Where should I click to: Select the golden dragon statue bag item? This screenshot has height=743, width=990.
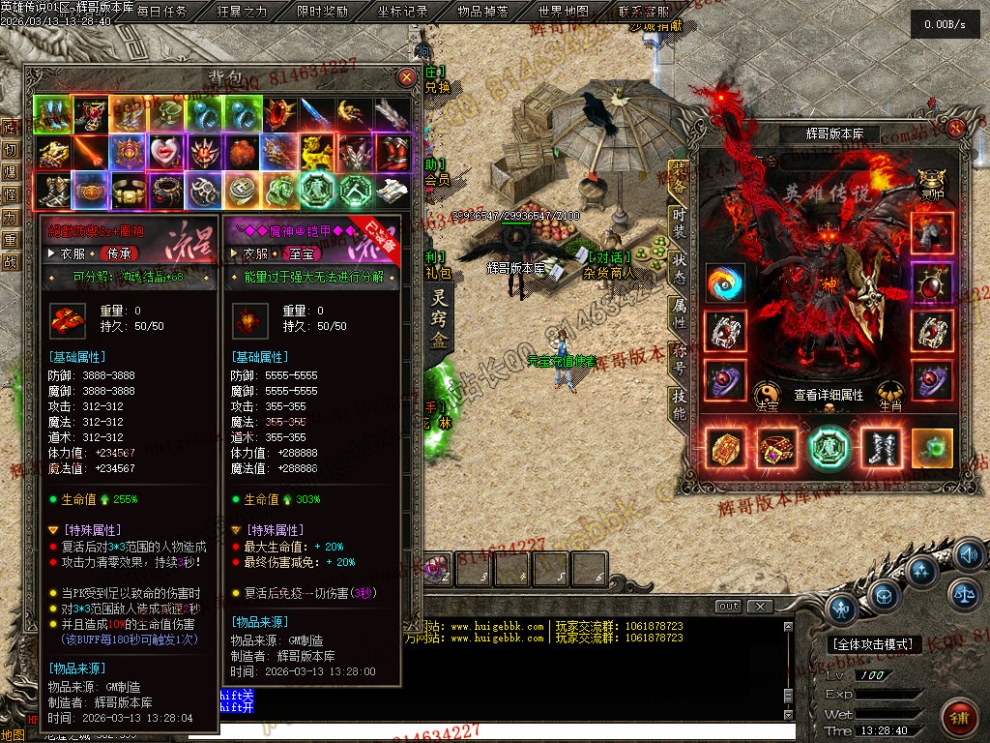coord(314,152)
